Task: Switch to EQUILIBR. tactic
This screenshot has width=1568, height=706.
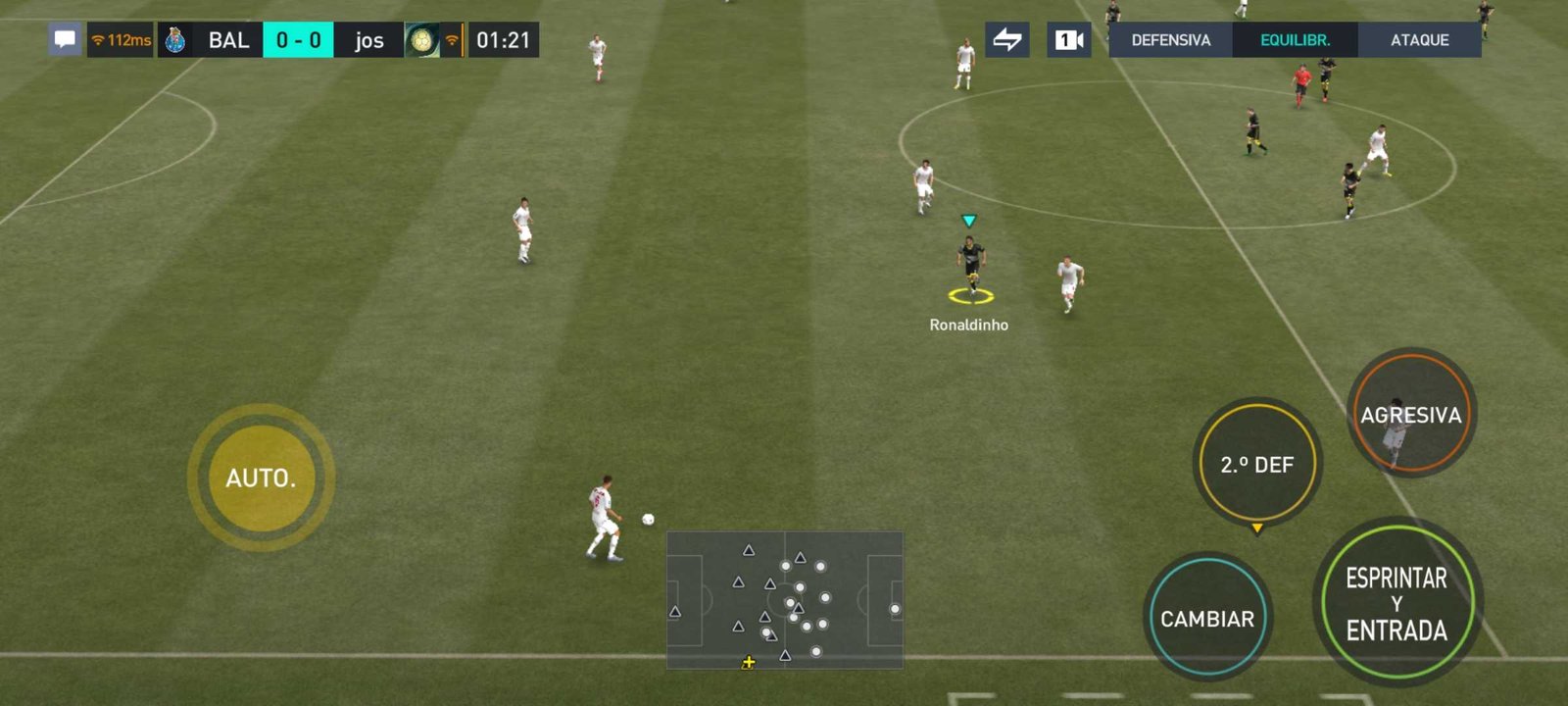Action: point(1295,40)
